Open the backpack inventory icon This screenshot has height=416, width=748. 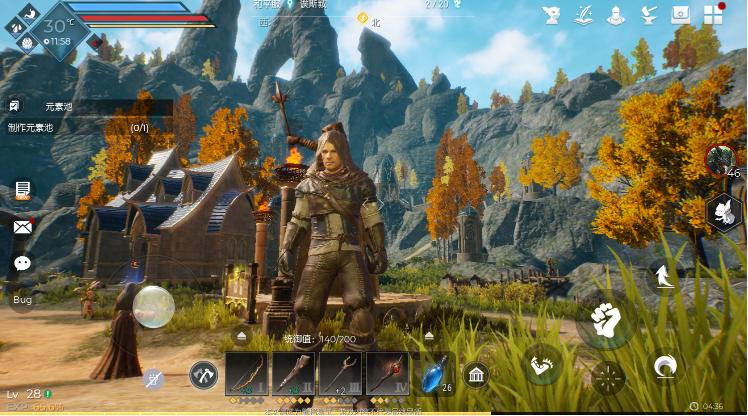click(681, 15)
